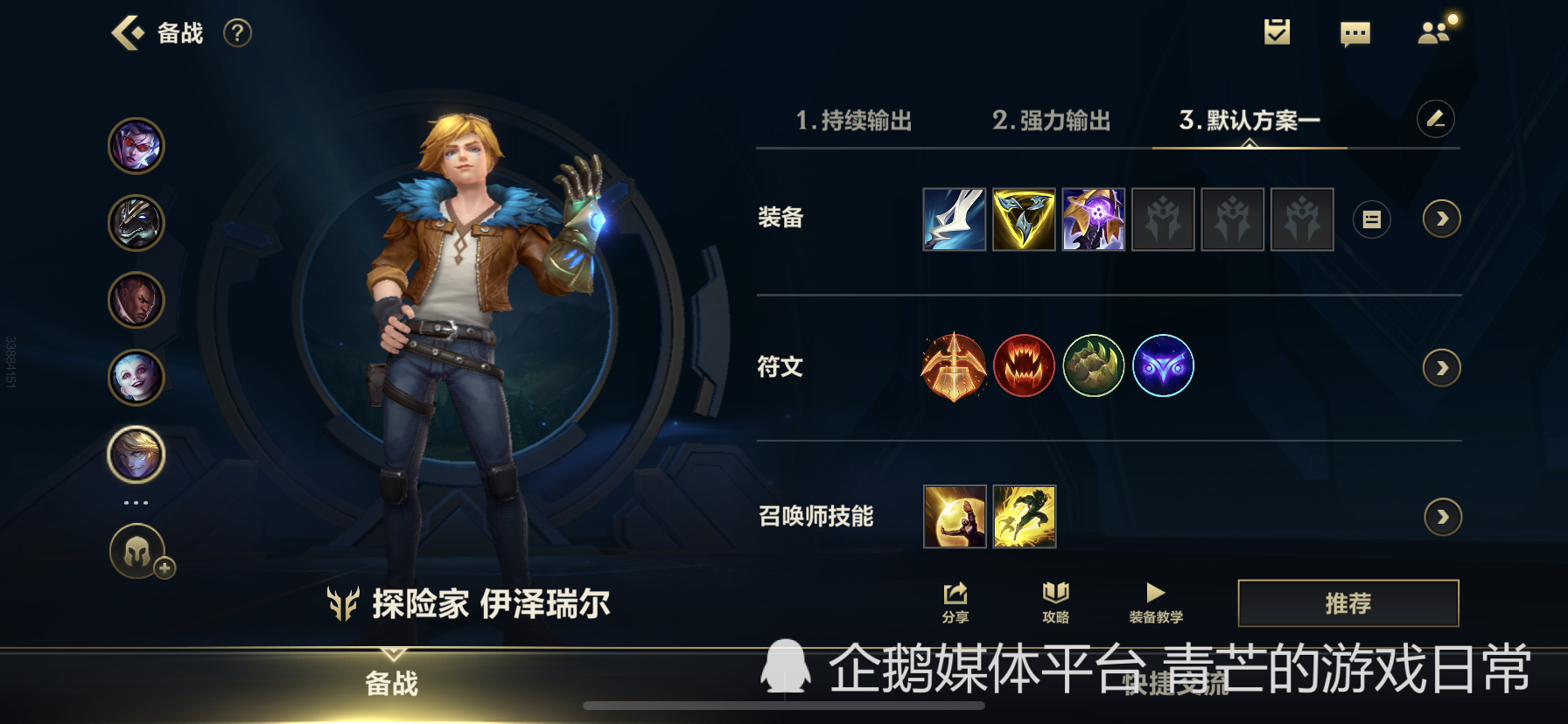Select the first equipment item icon

[x=954, y=219]
